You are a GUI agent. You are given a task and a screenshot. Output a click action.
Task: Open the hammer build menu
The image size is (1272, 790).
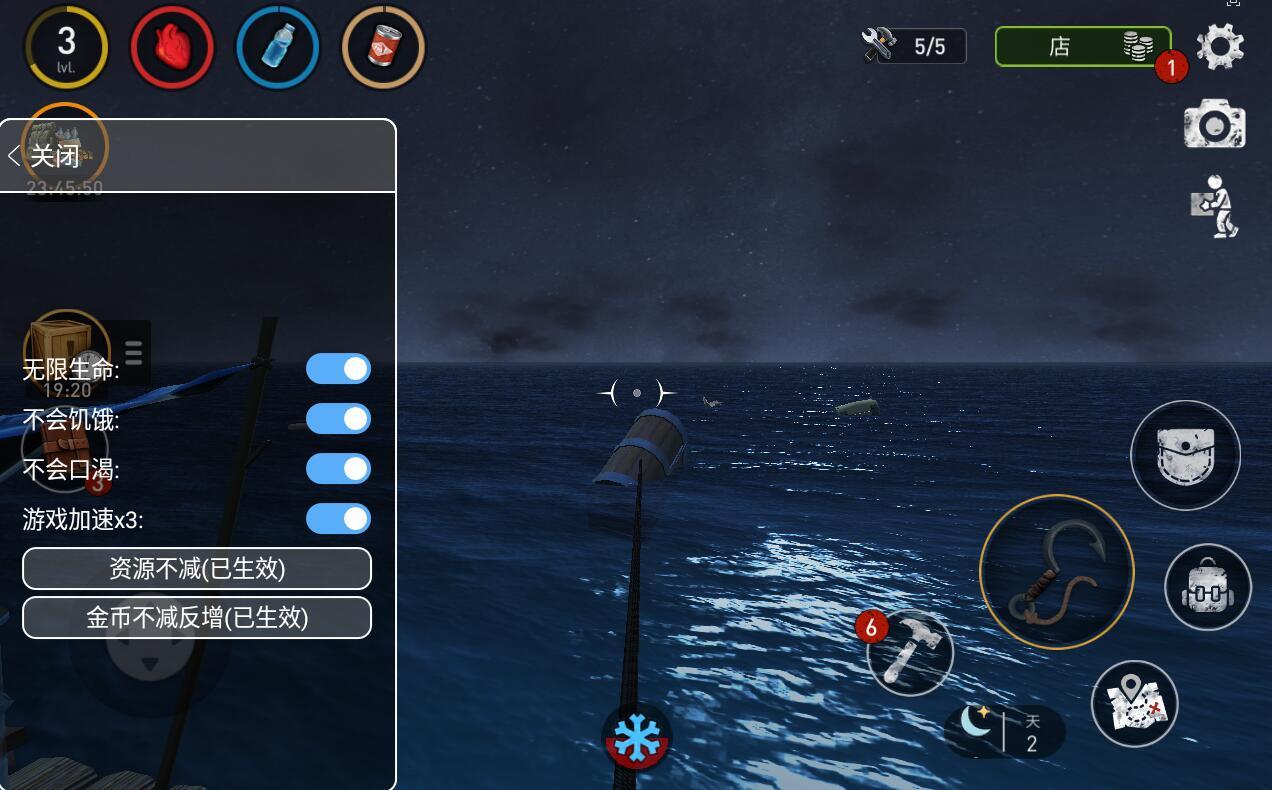coord(910,652)
